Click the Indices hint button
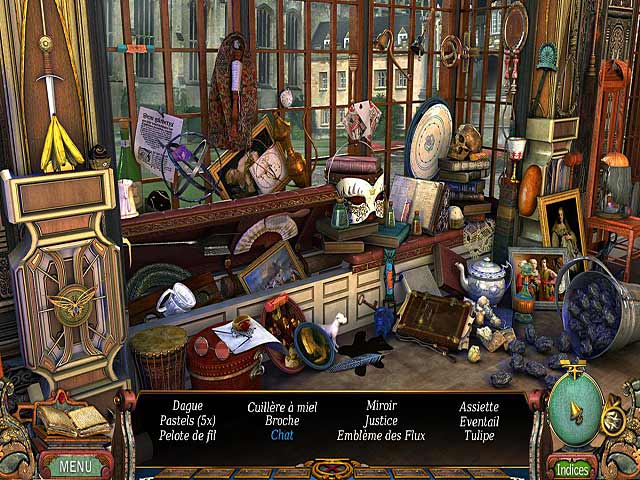 (x=572, y=468)
